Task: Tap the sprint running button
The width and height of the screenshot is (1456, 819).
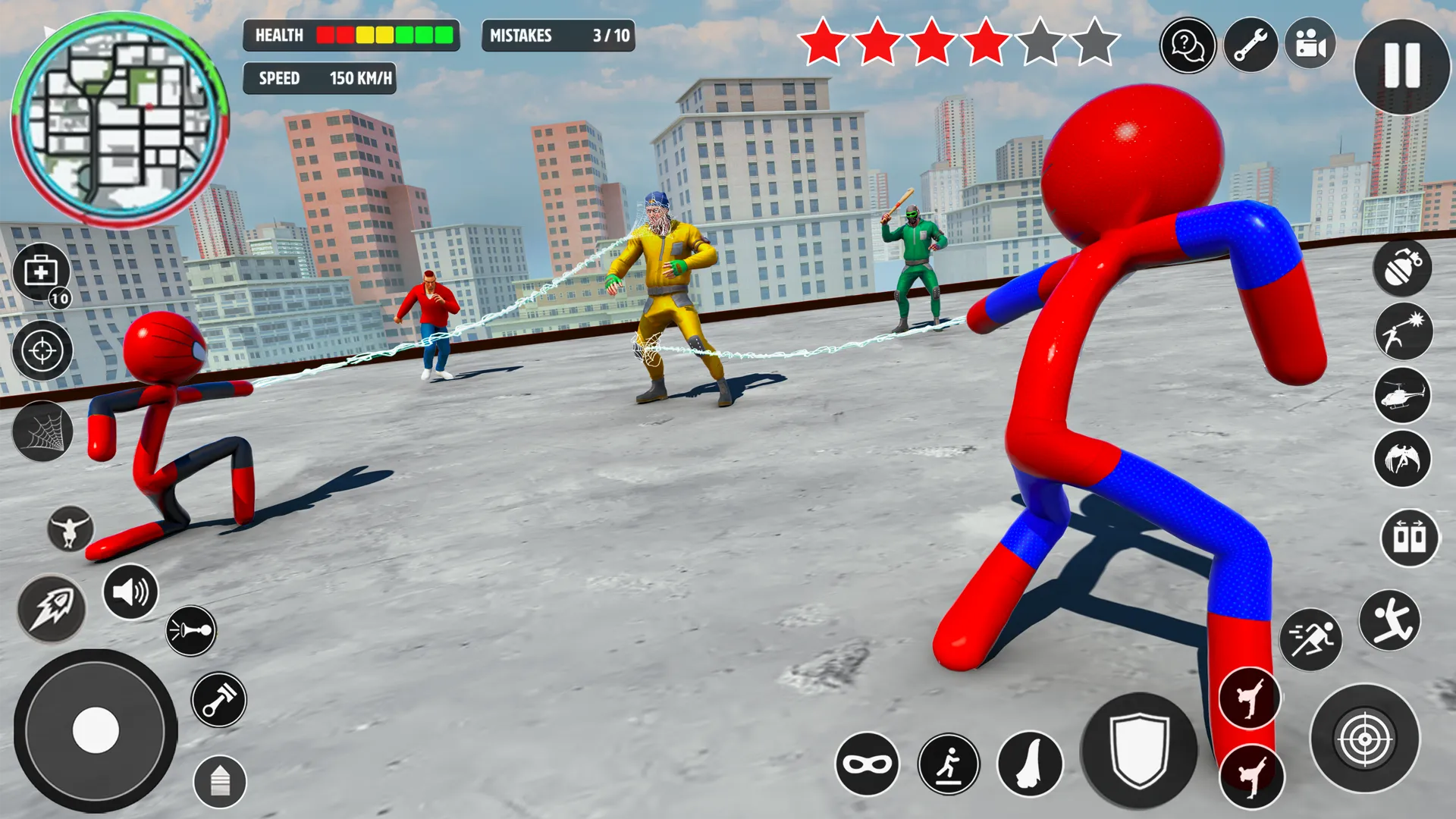Action: coord(1310,639)
